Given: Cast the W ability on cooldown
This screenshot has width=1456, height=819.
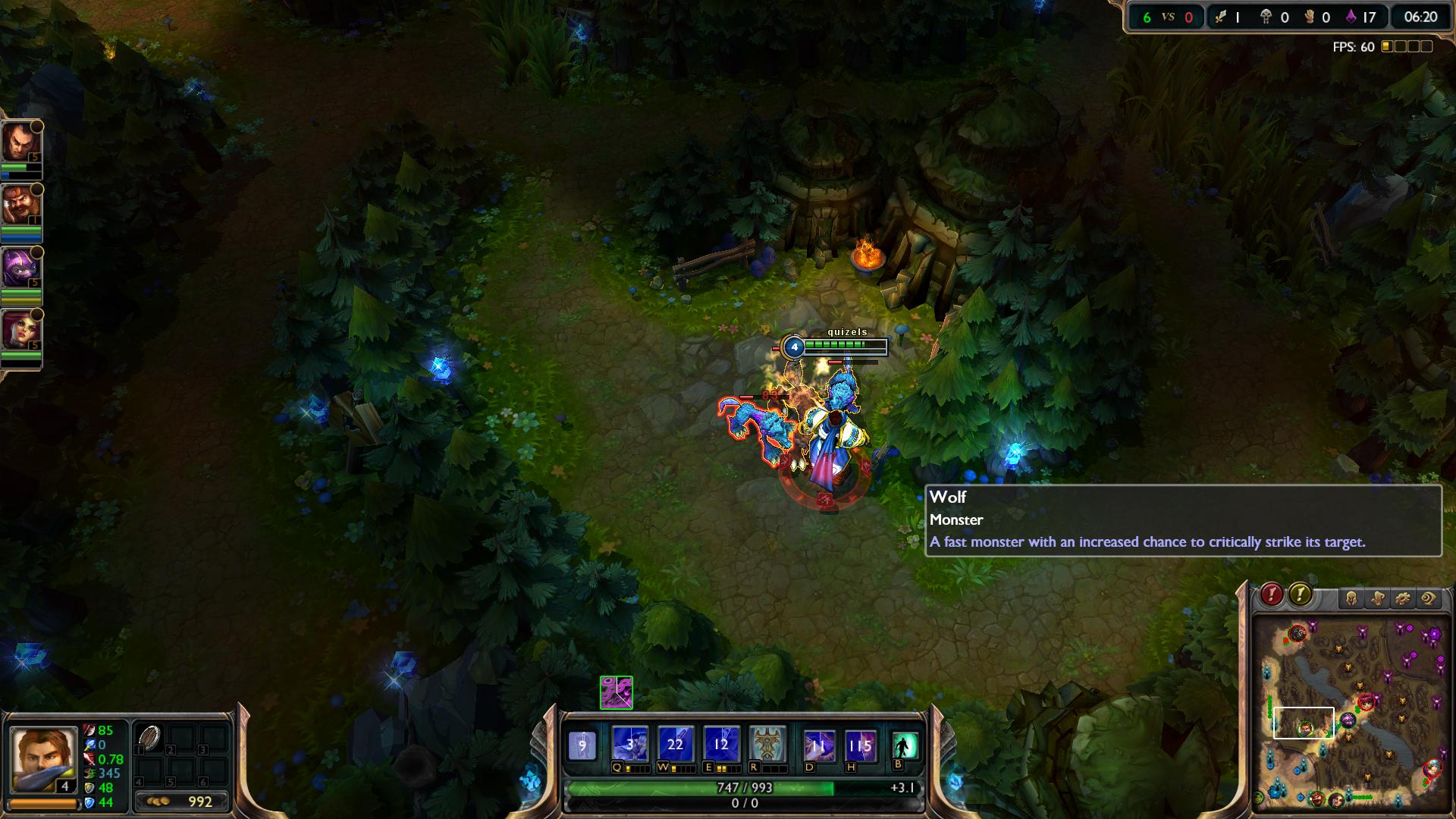Looking at the screenshot, I should tap(675, 745).
